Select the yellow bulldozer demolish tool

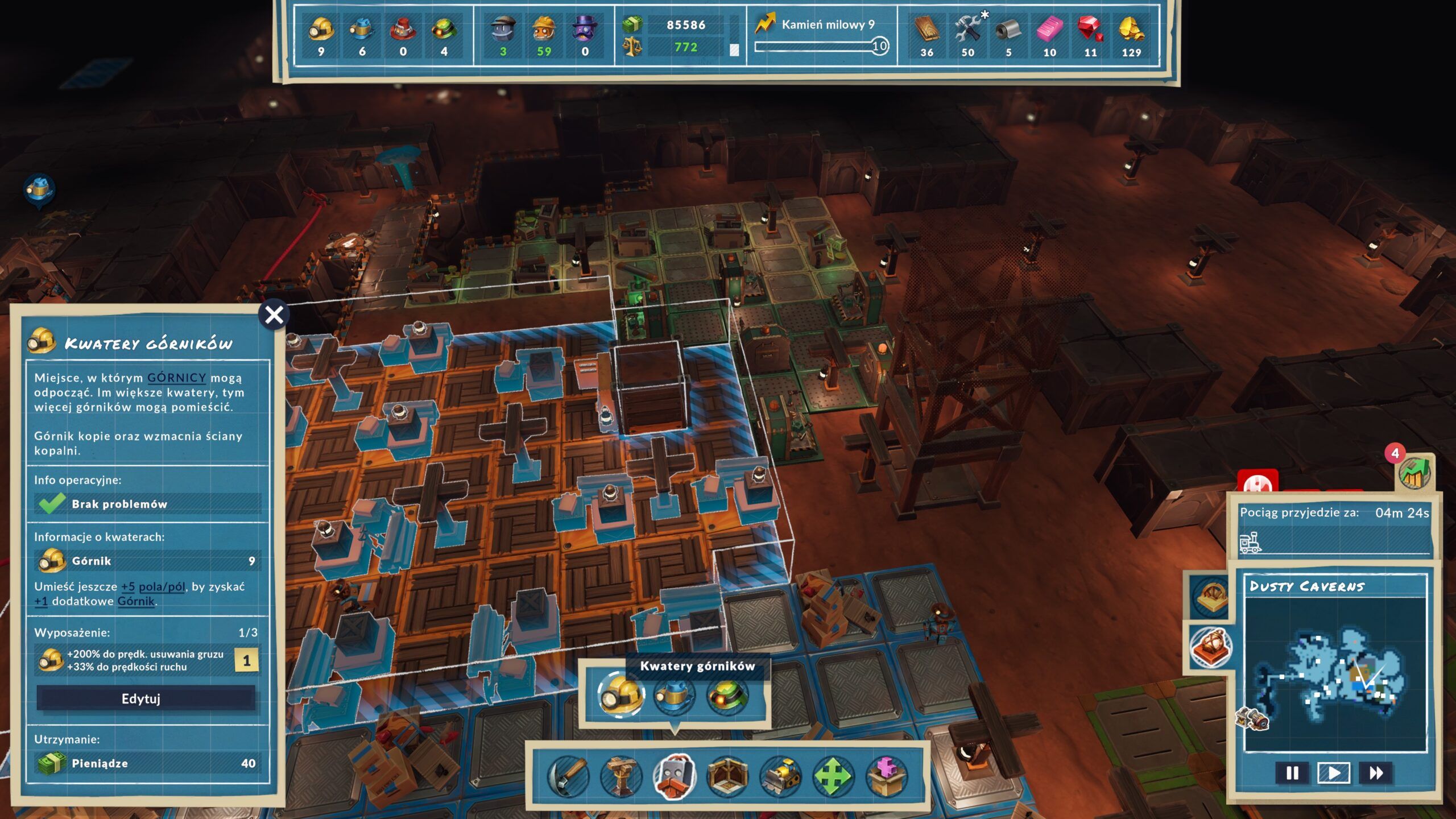pos(781,776)
